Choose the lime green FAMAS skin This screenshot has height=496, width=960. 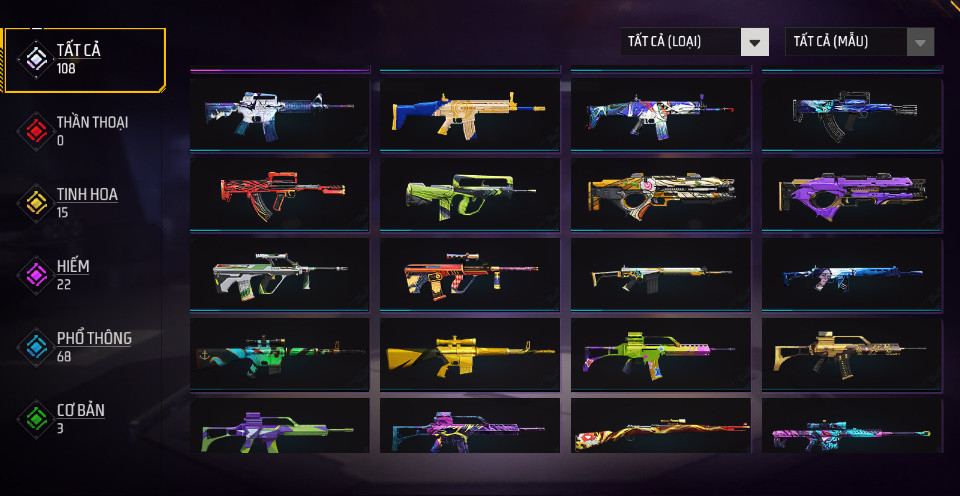click(469, 190)
